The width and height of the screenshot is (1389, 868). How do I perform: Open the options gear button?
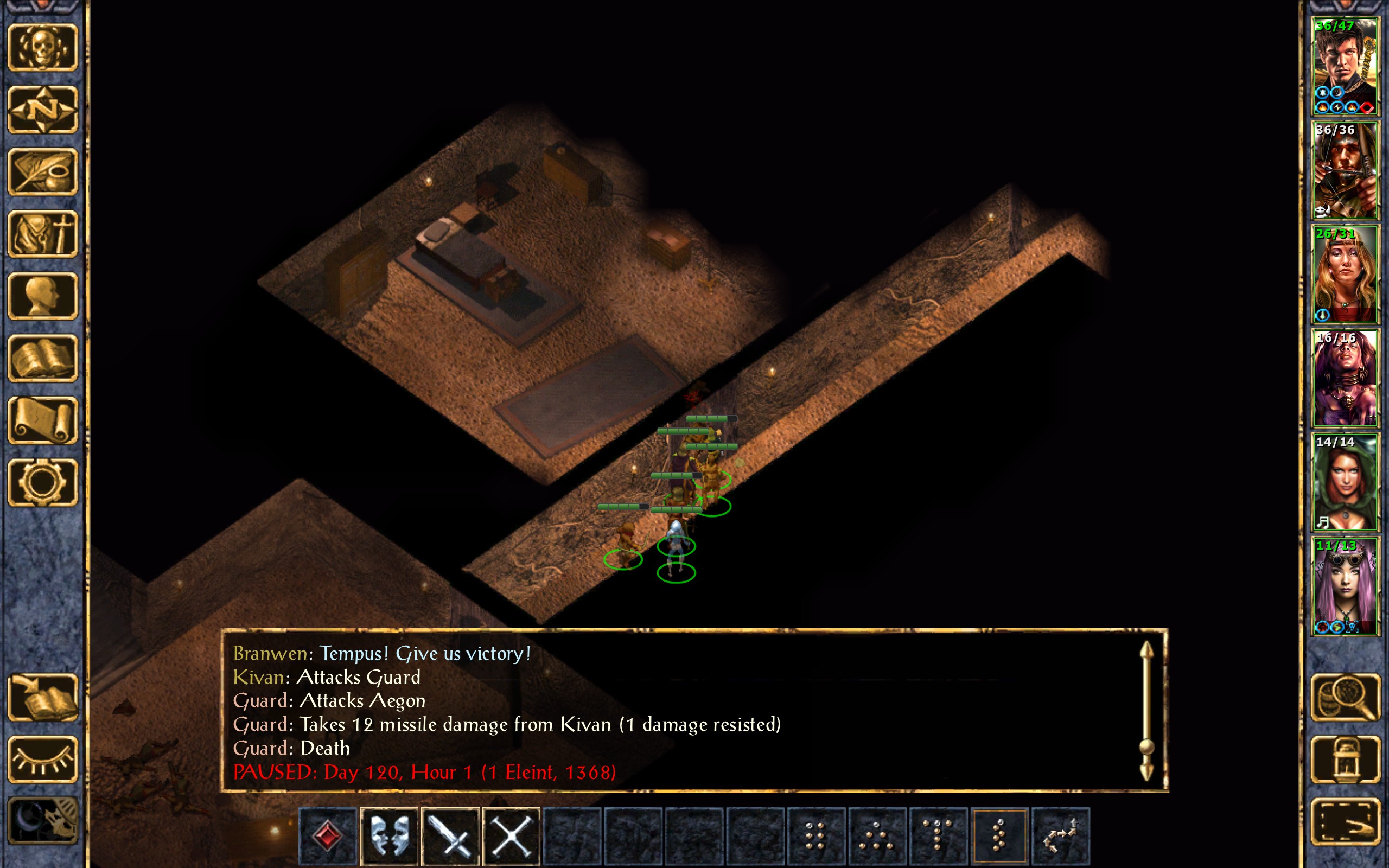43,482
